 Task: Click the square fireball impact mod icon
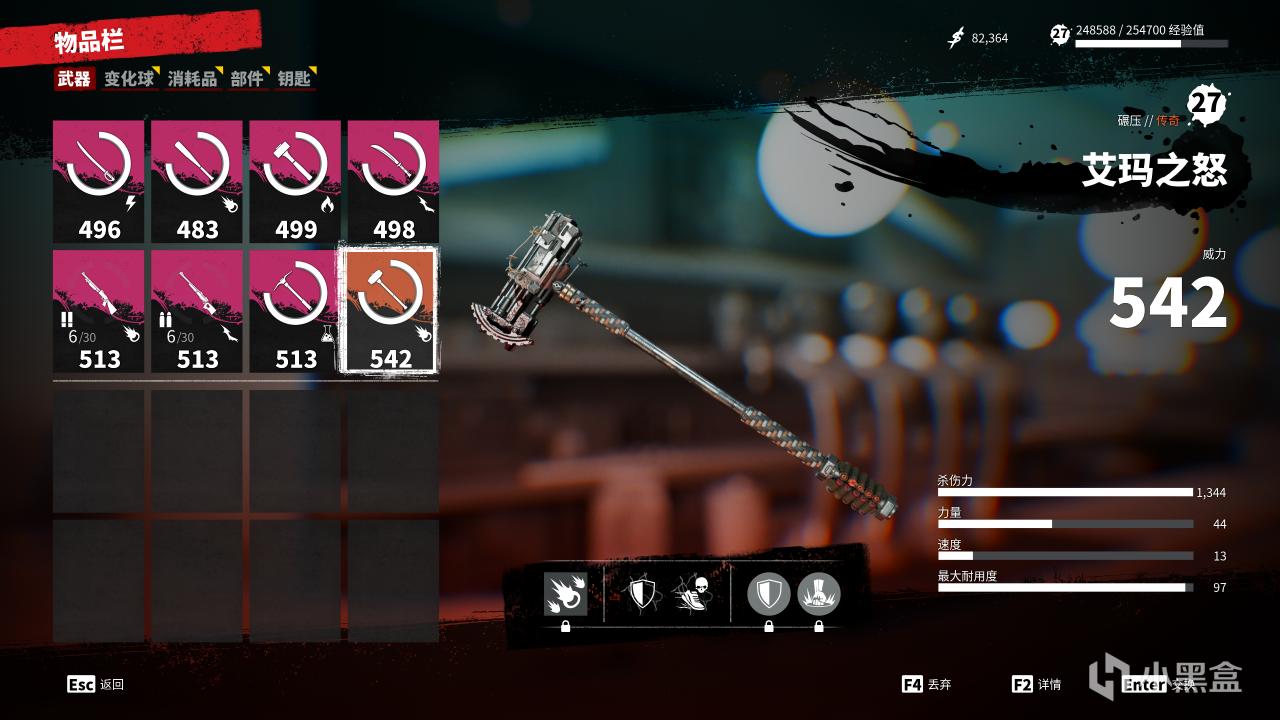tap(565, 594)
